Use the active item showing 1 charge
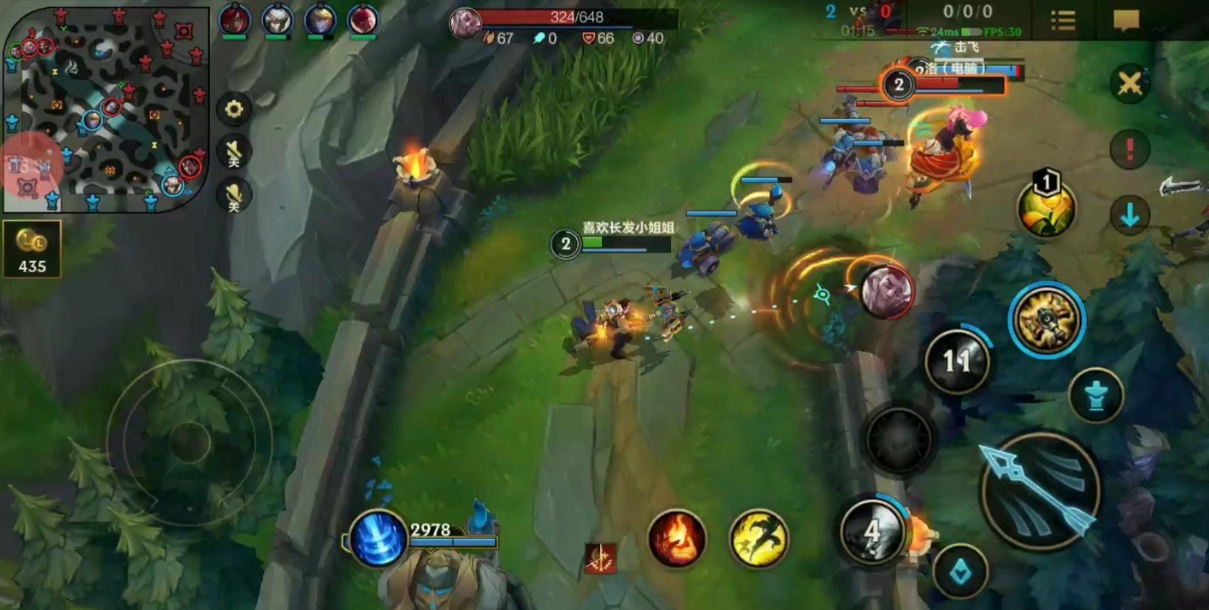Viewport: 1209px width, 610px height. (x=1046, y=207)
